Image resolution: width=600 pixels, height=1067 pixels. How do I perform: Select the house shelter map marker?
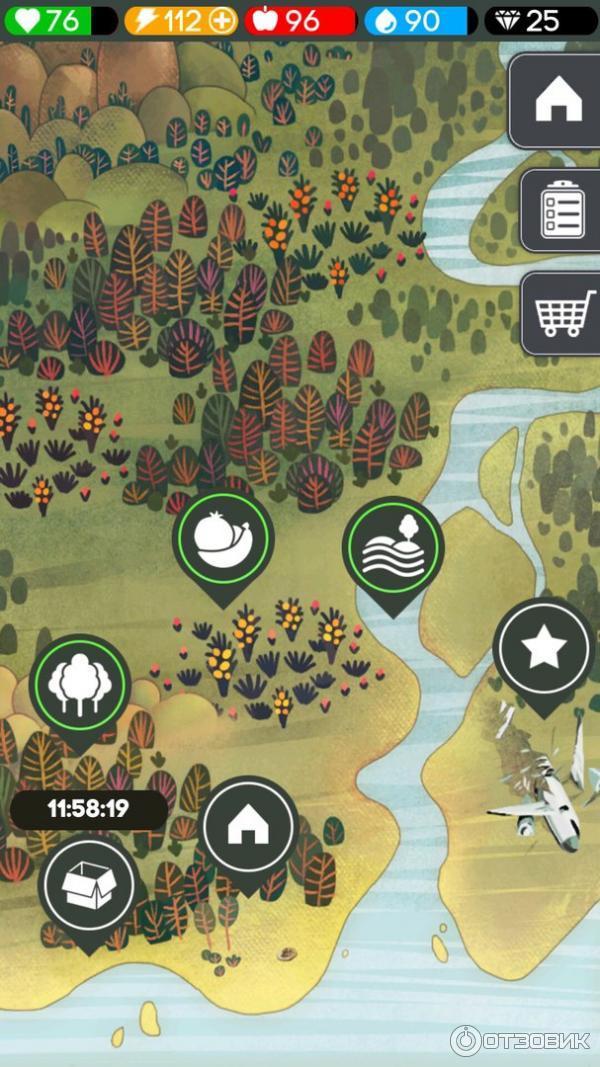247,827
